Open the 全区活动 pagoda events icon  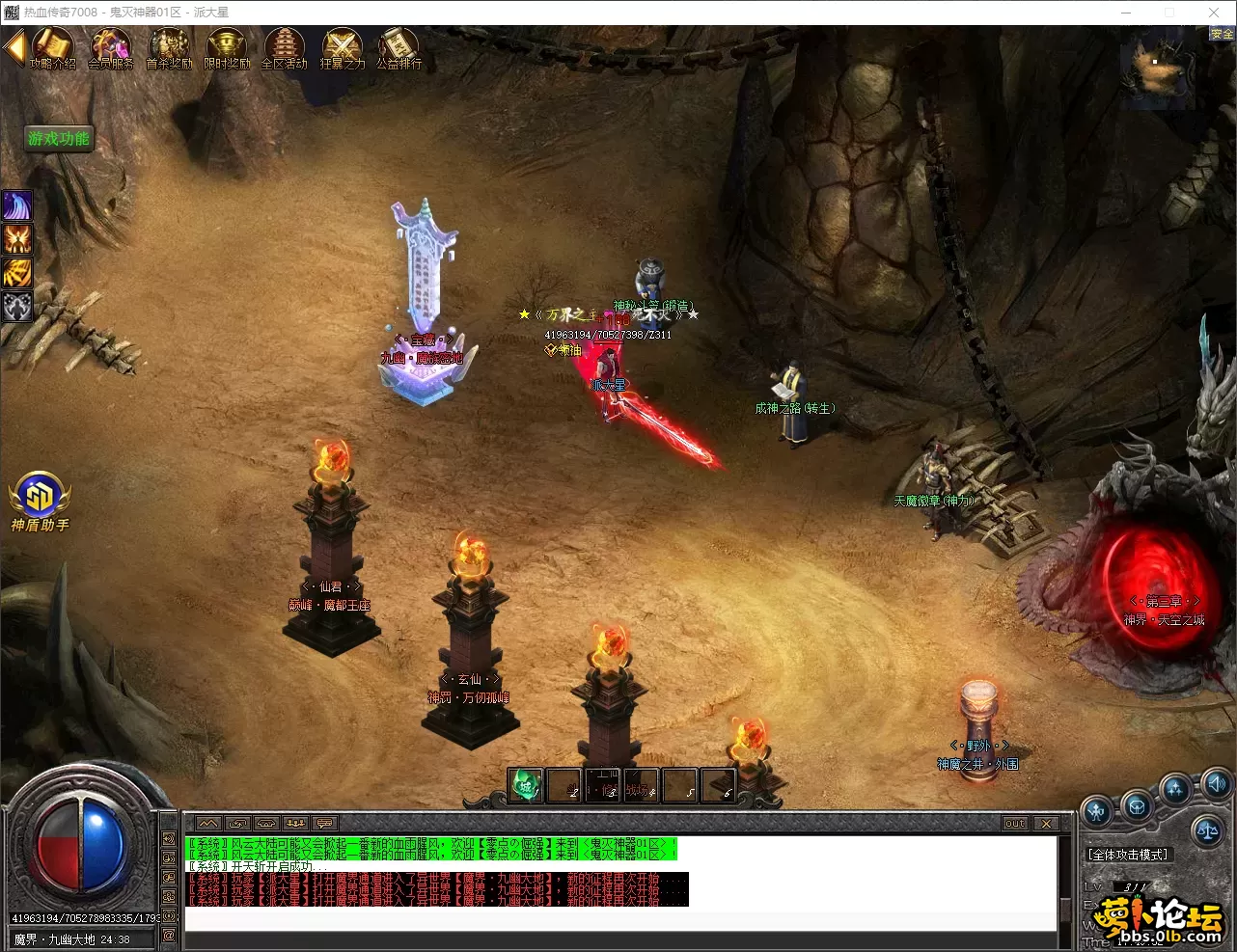coord(285,47)
